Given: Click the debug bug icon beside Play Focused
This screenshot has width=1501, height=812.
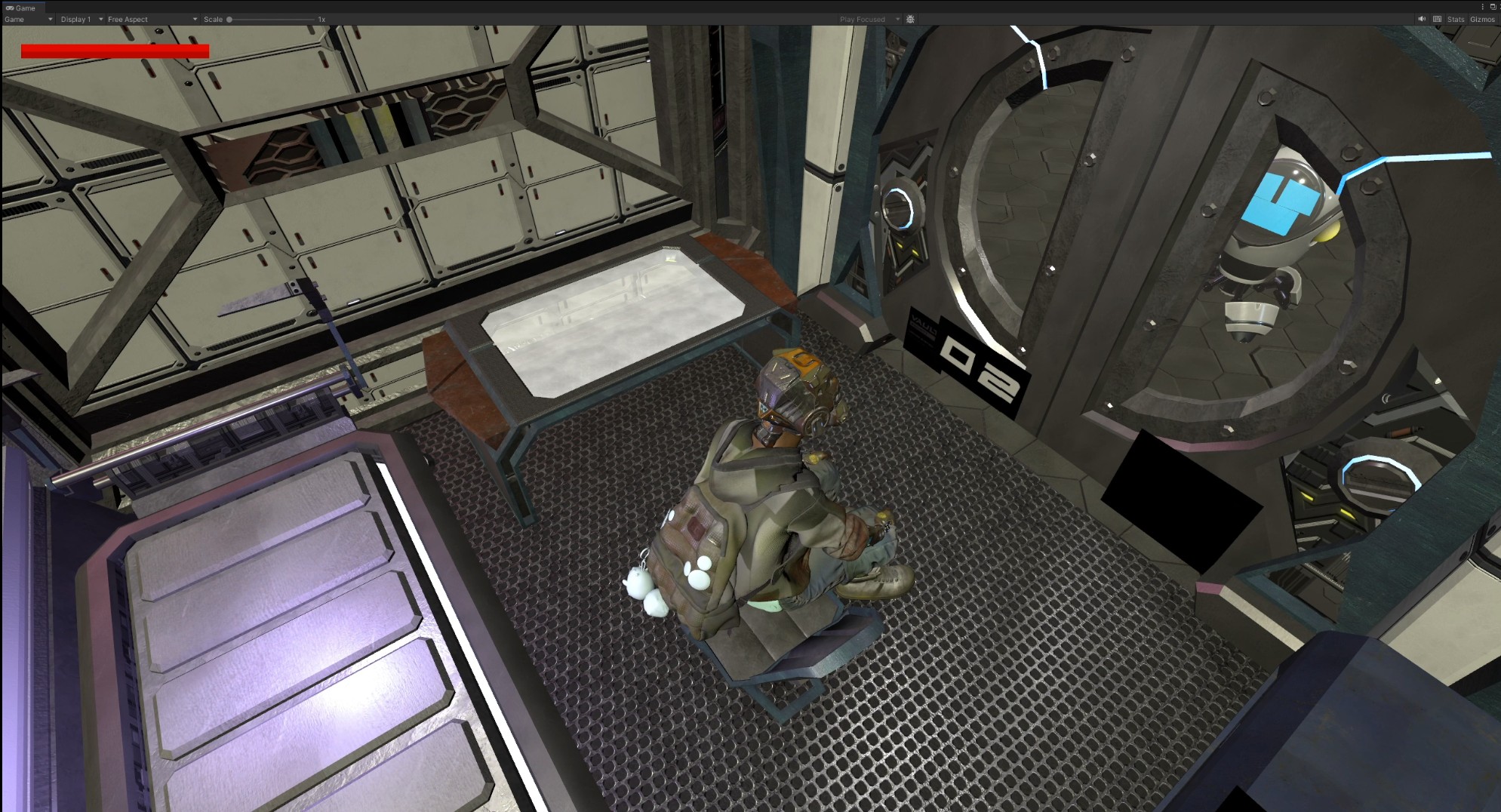Looking at the screenshot, I should [x=910, y=19].
